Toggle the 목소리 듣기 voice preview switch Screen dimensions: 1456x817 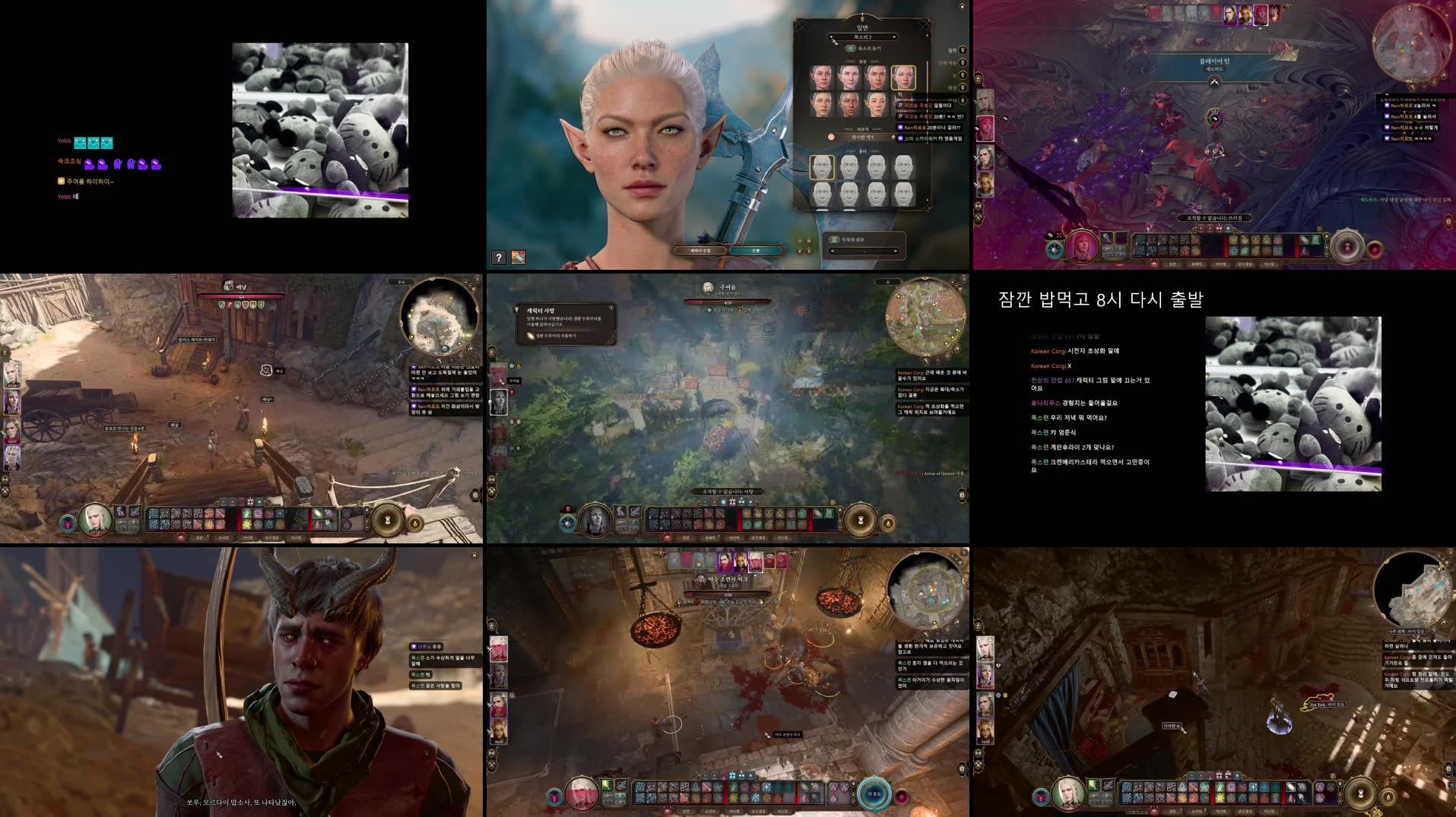[851, 49]
